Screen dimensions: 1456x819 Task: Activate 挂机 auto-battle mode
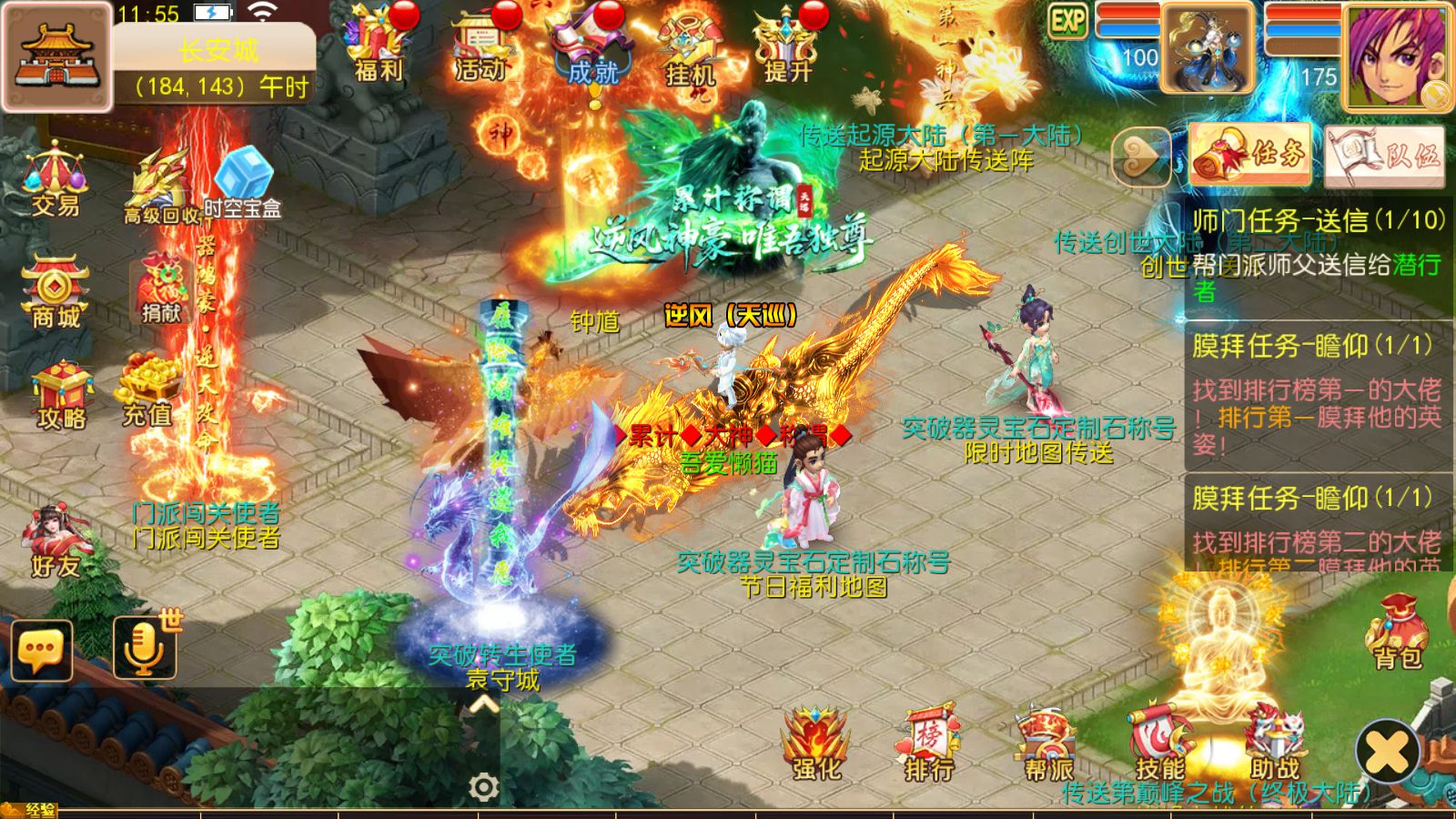pyautogui.click(x=690, y=47)
